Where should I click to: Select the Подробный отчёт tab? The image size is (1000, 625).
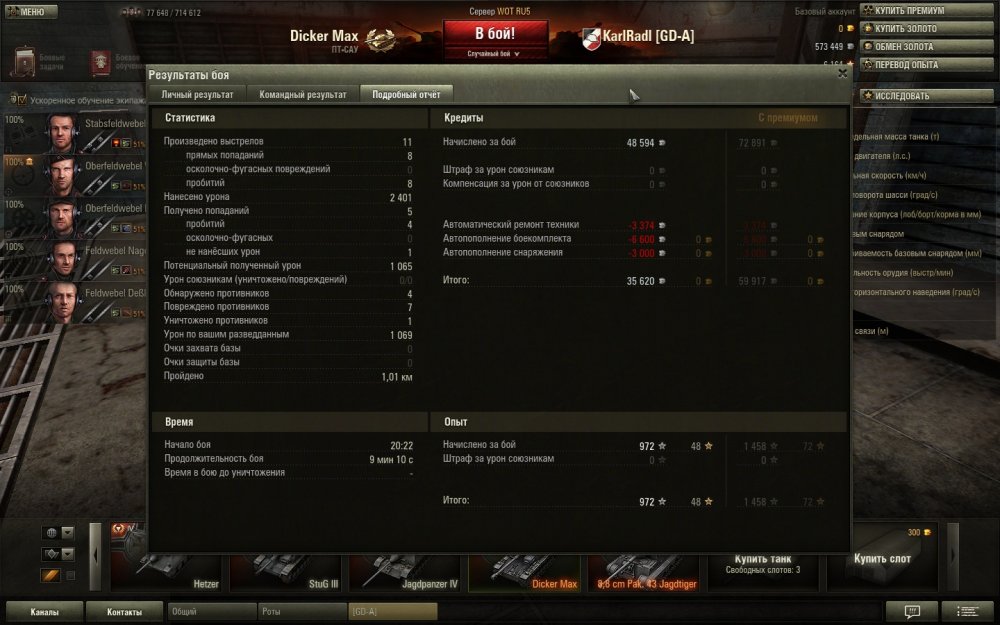(x=406, y=94)
